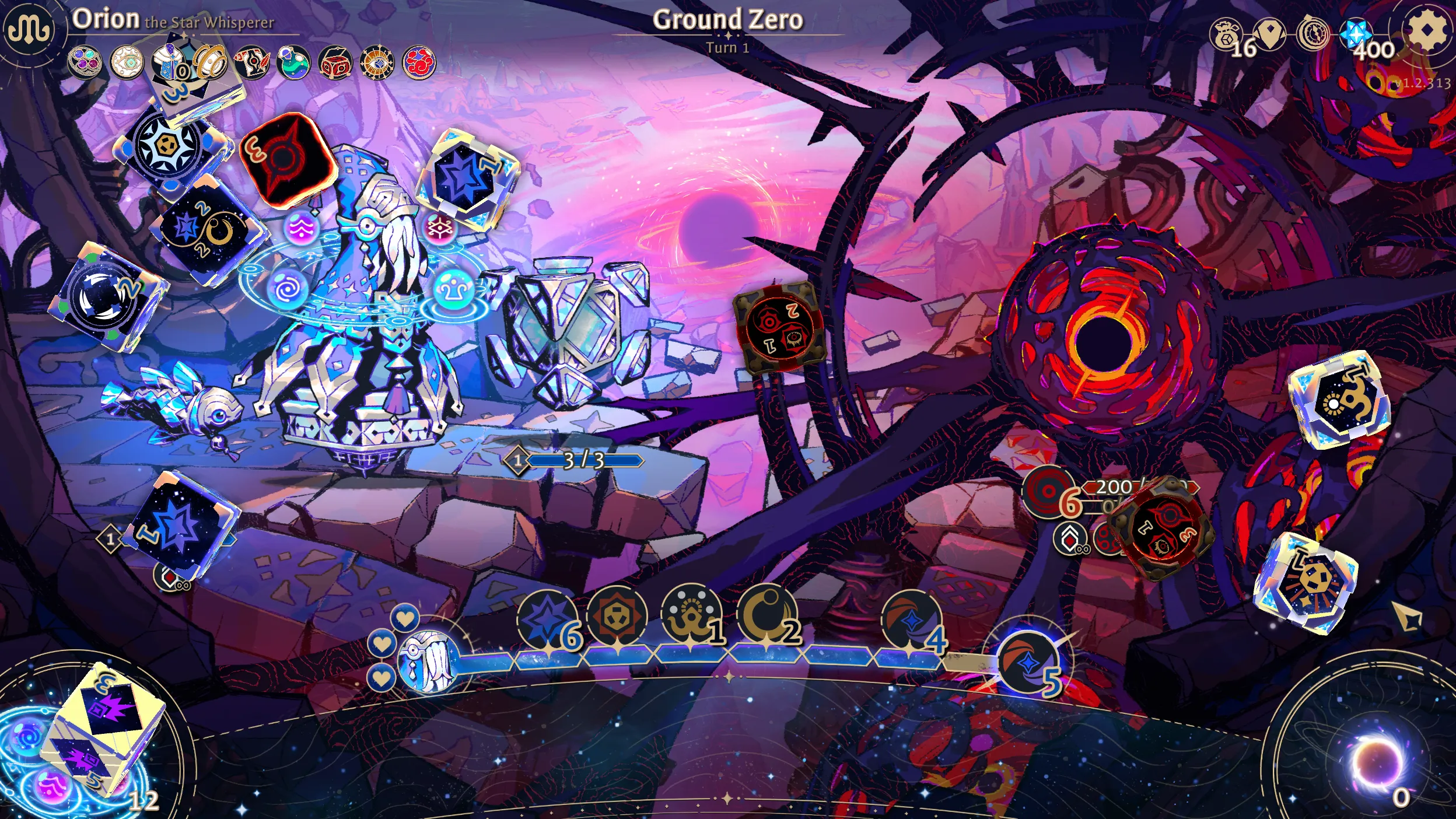Image resolution: width=1456 pixels, height=819 pixels.
Task: Check the star currency showing 400
Action: pyautogui.click(x=1357, y=33)
